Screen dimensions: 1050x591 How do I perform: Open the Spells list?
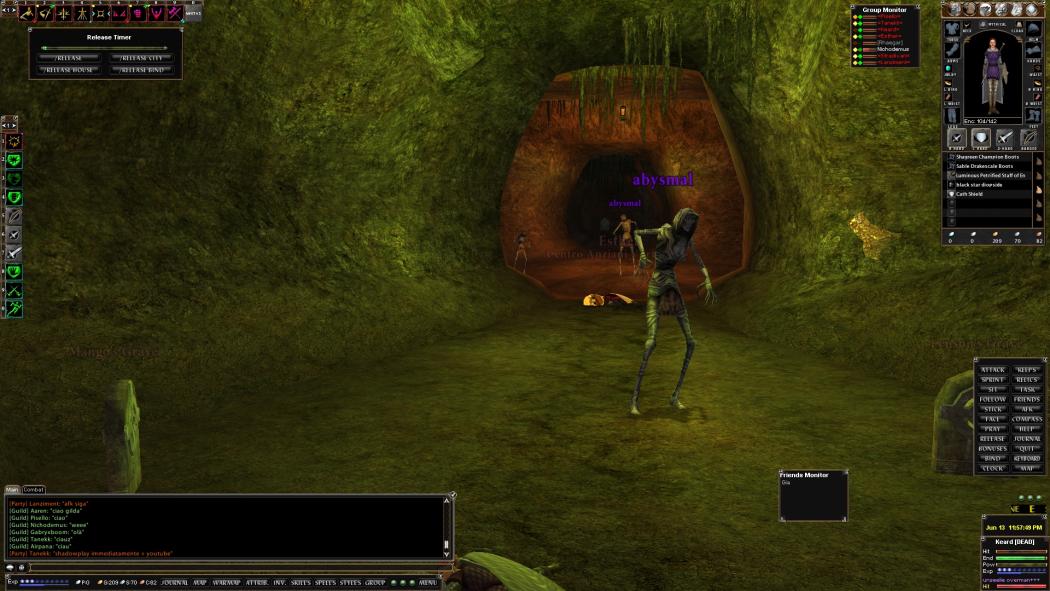coord(326,582)
